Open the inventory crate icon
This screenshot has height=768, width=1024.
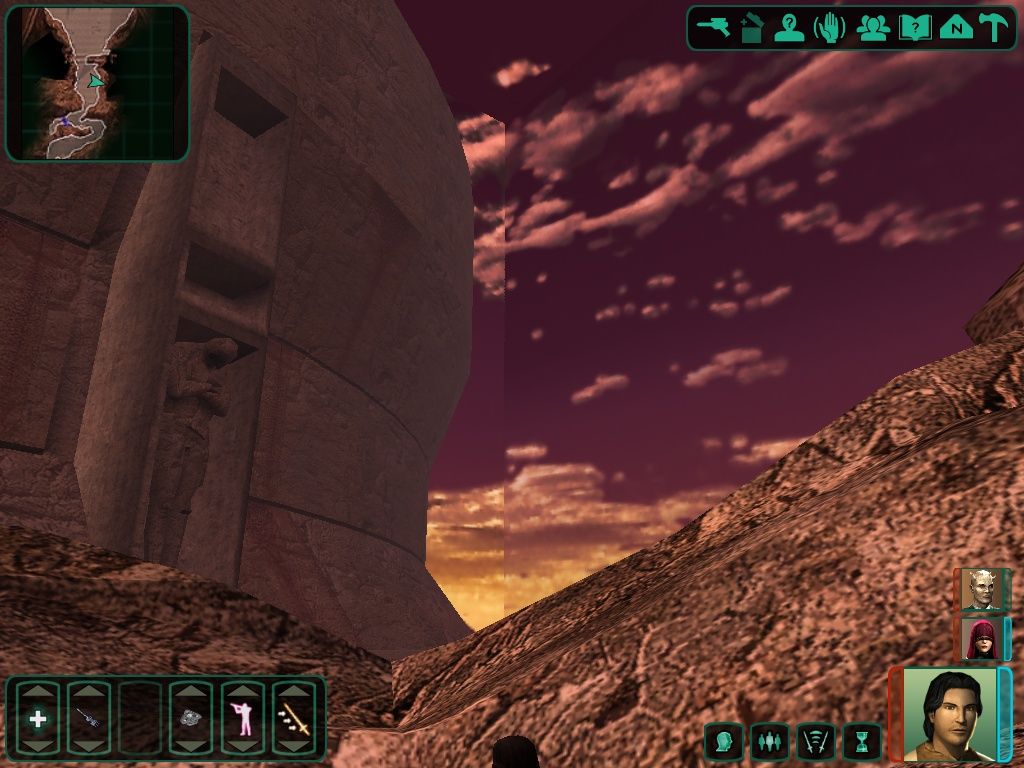(x=752, y=27)
